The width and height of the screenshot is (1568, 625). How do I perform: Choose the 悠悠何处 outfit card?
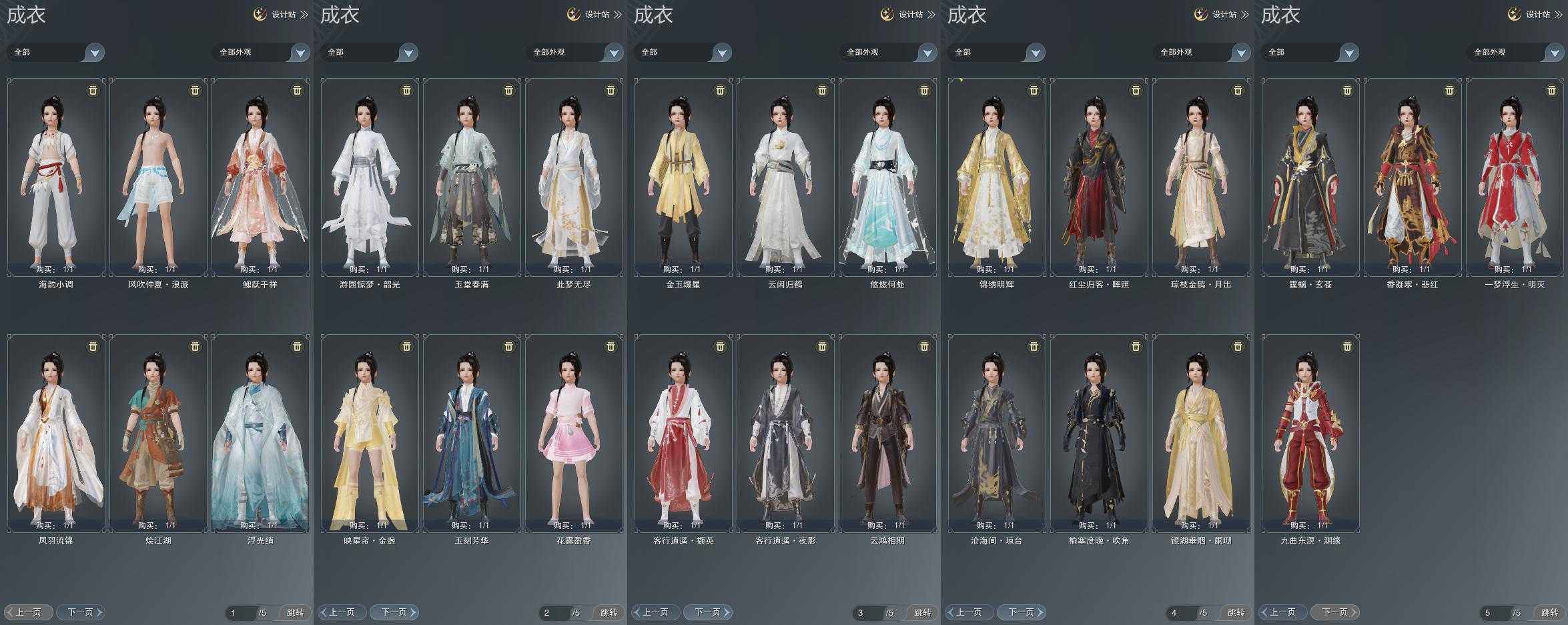coord(887,177)
